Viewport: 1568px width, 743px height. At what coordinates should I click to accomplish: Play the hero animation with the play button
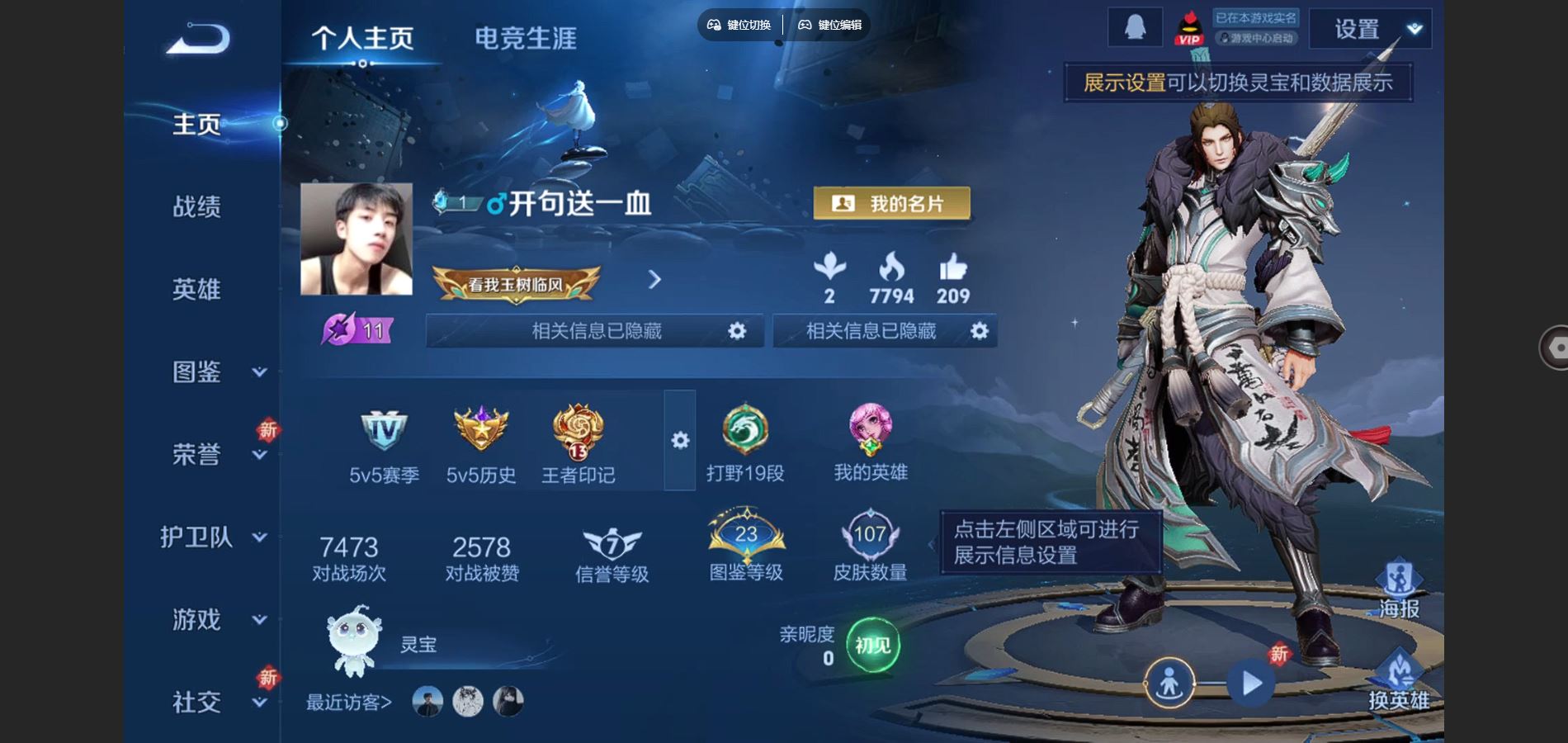(1251, 684)
